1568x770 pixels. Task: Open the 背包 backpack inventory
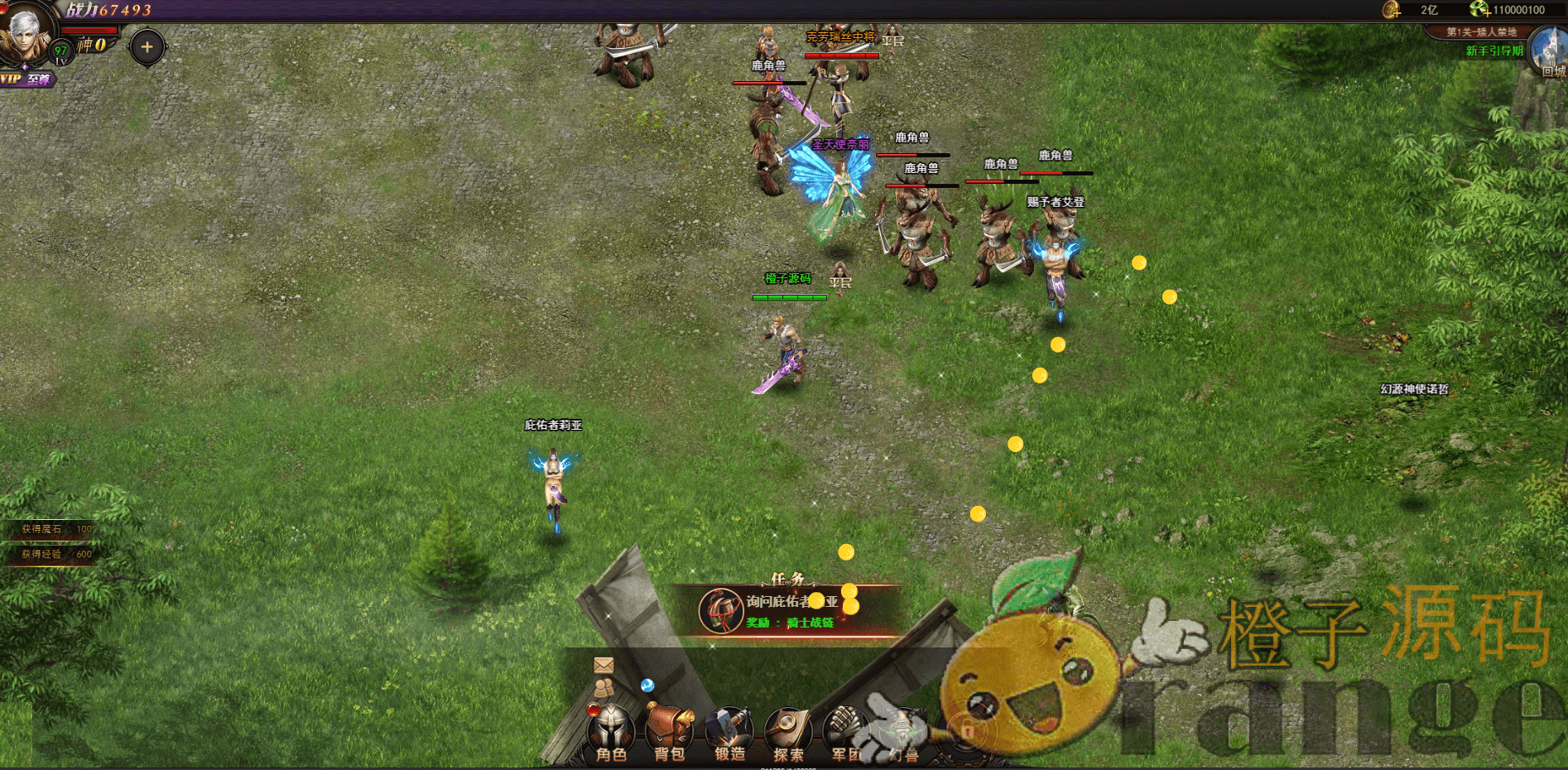[x=669, y=733]
